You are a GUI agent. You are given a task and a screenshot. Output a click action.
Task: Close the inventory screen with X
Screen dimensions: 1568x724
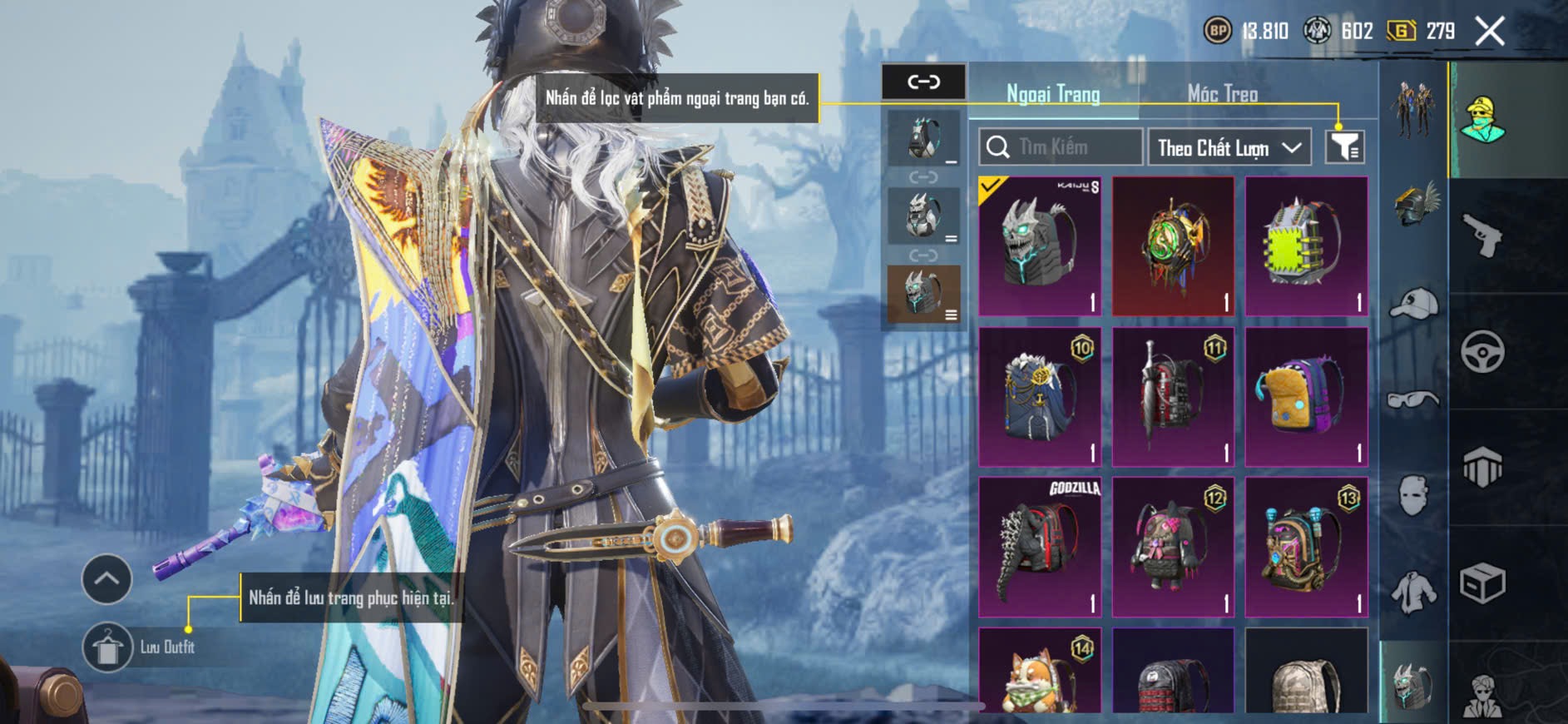[1489, 32]
